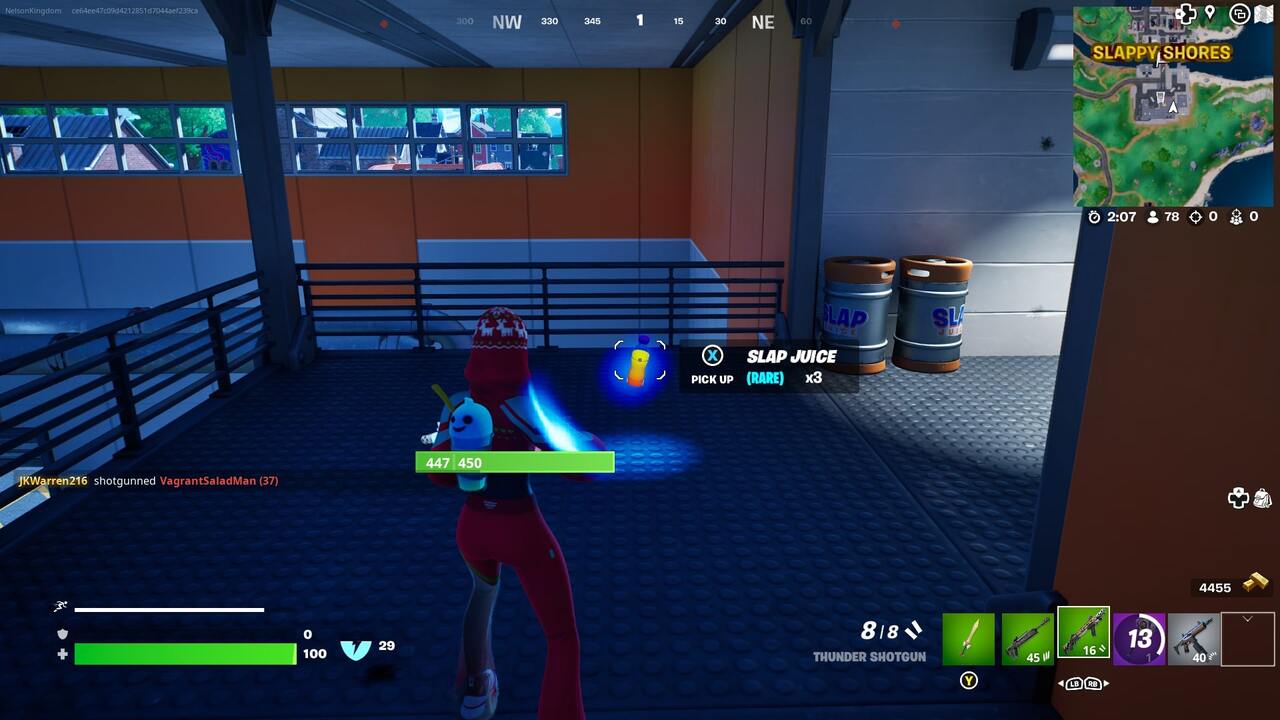The width and height of the screenshot is (1280, 720).
Task: Select the purple Shield Keg slot showing 13
Action: click(1139, 638)
